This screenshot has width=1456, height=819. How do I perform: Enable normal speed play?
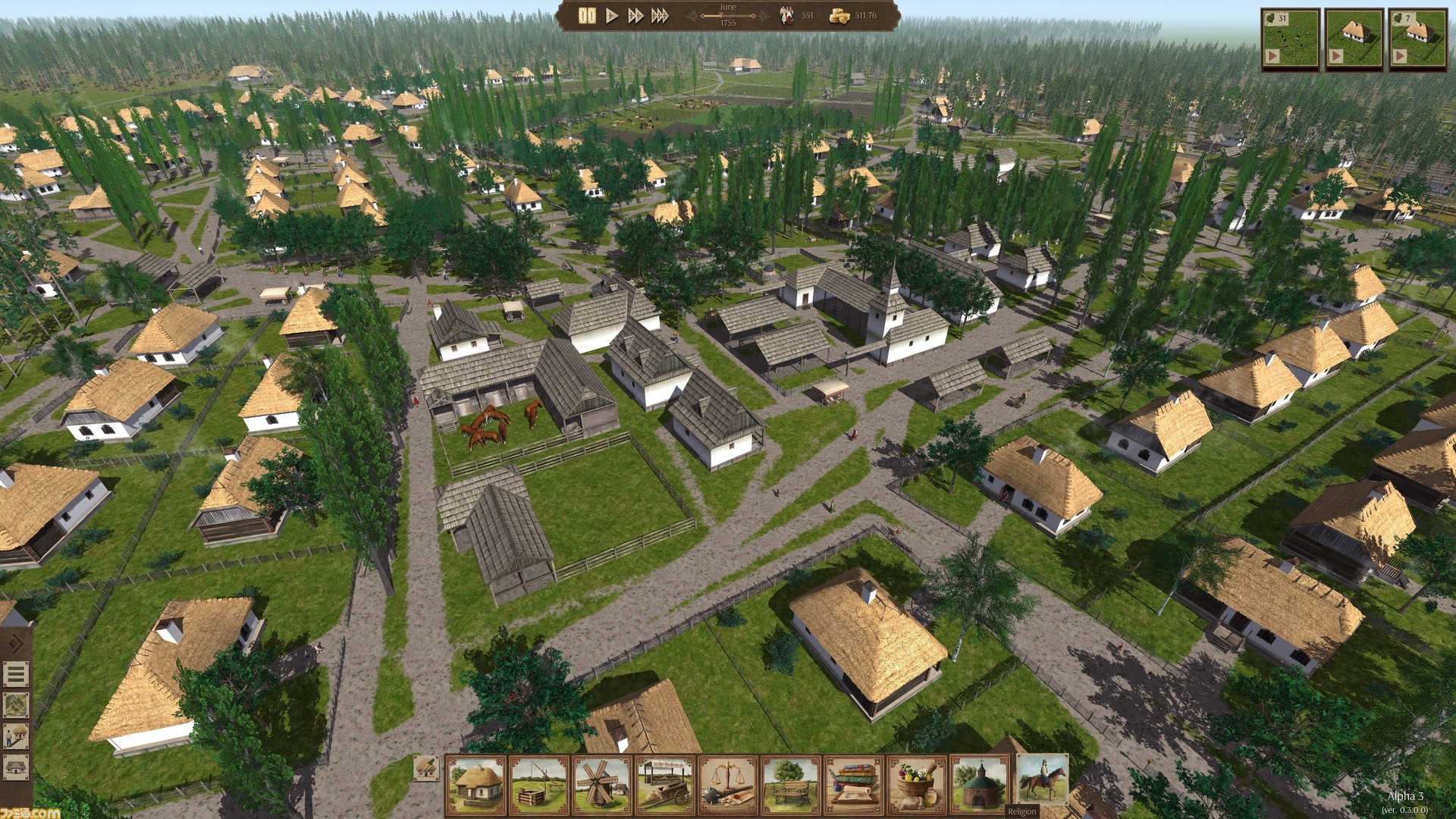[x=612, y=15]
